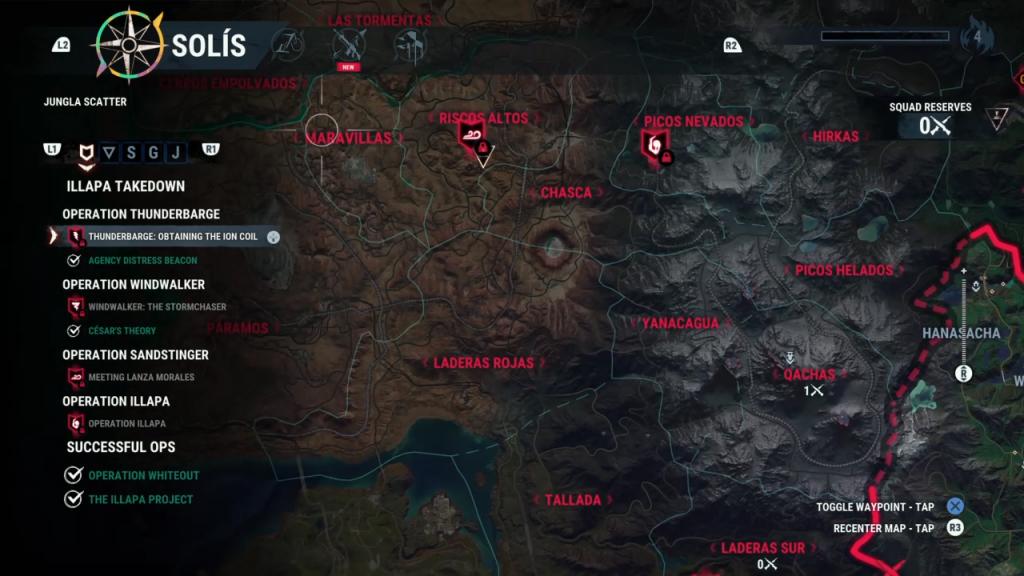Viewport: 1024px width, 576px height.
Task: Open the grappling hook mods tab
Action: (x=289, y=44)
